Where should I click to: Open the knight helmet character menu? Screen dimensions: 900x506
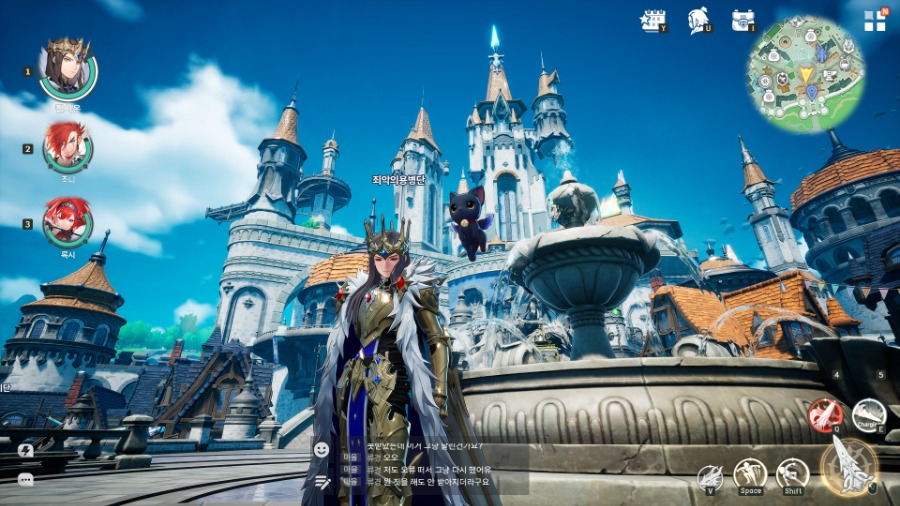tap(699, 20)
